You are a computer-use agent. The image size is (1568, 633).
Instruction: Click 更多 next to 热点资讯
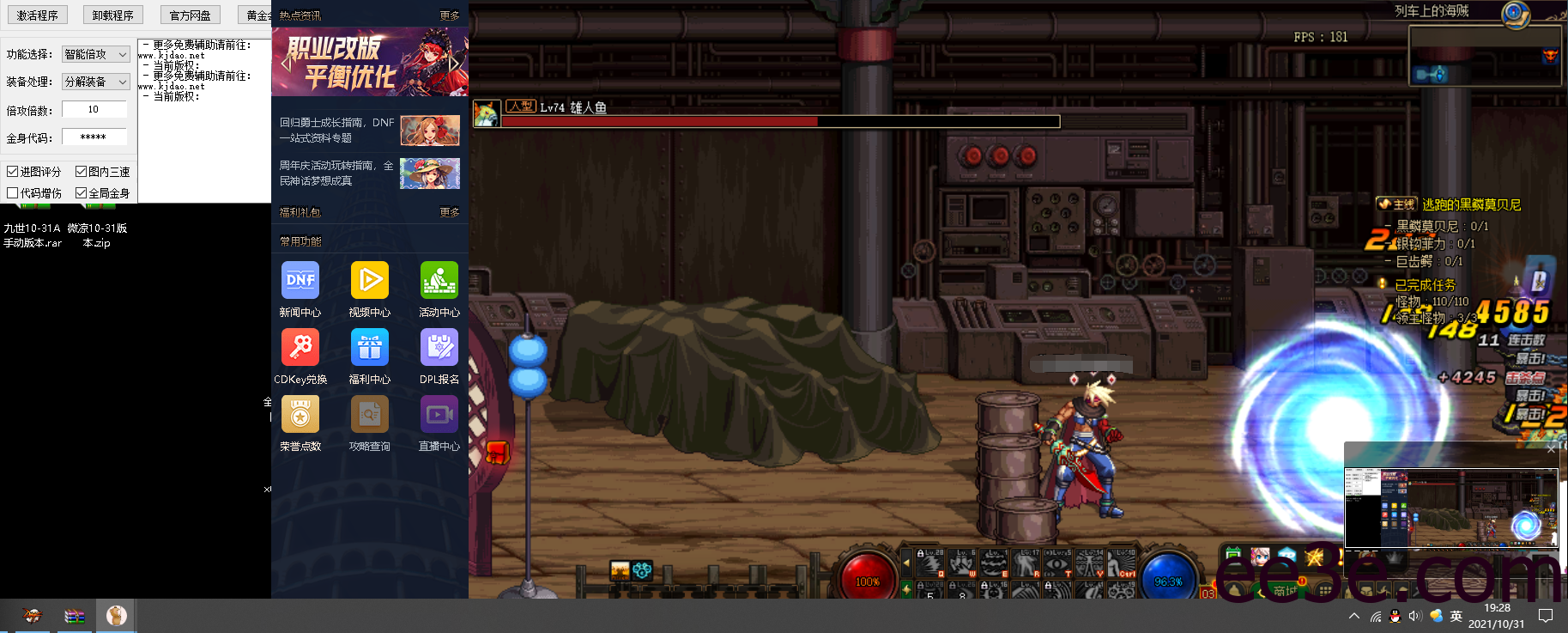(x=450, y=15)
